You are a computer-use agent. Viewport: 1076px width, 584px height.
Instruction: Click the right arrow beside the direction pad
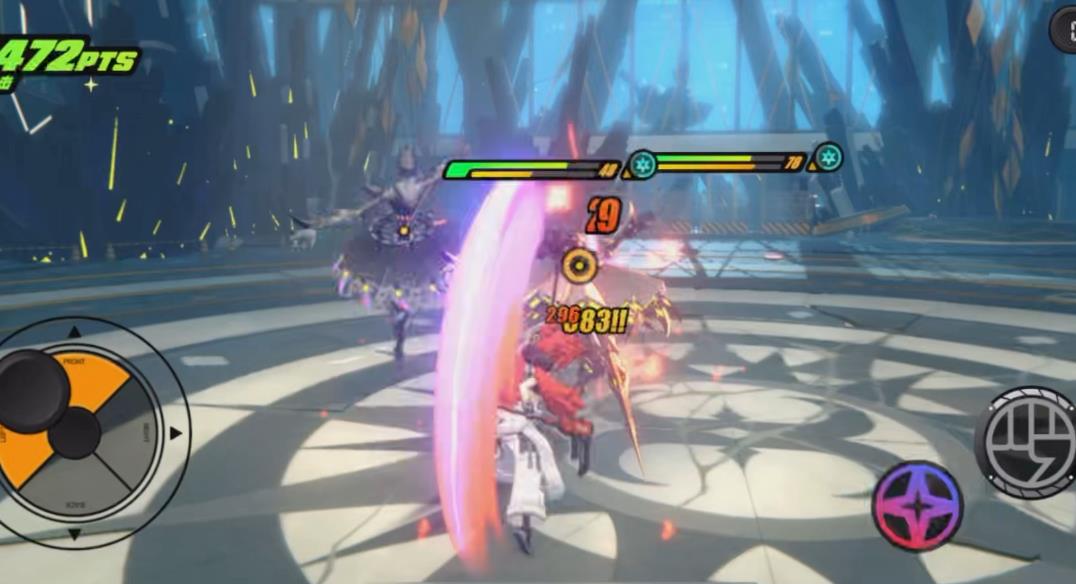tap(176, 433)
